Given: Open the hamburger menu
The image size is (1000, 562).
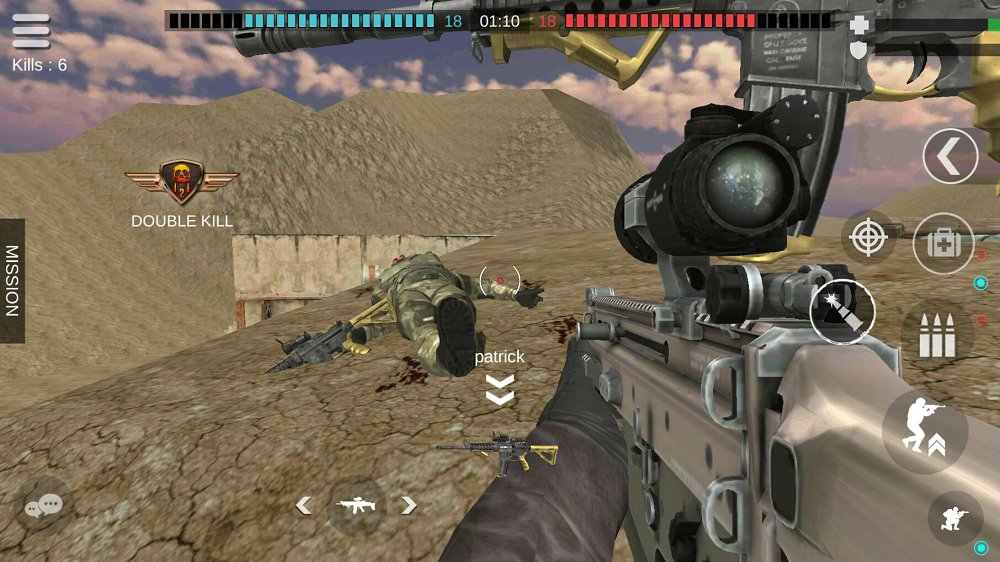Looking at the screenshot, I should click(x=31, y=30).
